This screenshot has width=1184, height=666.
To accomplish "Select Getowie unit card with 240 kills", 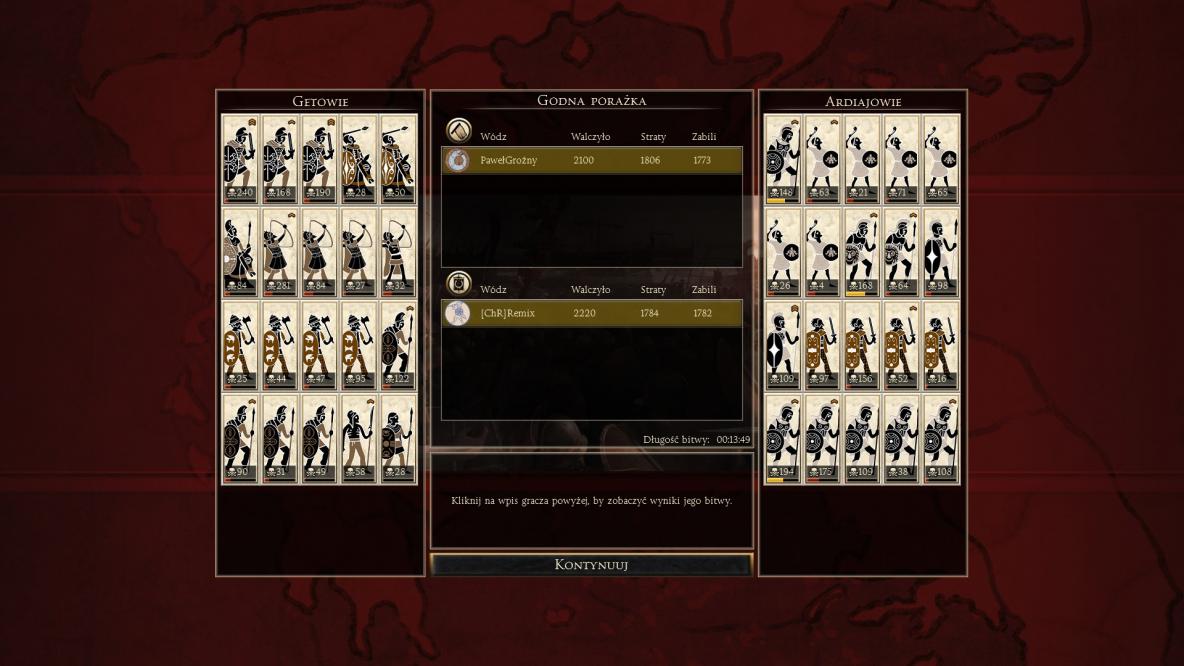I will tap(240, 158).
